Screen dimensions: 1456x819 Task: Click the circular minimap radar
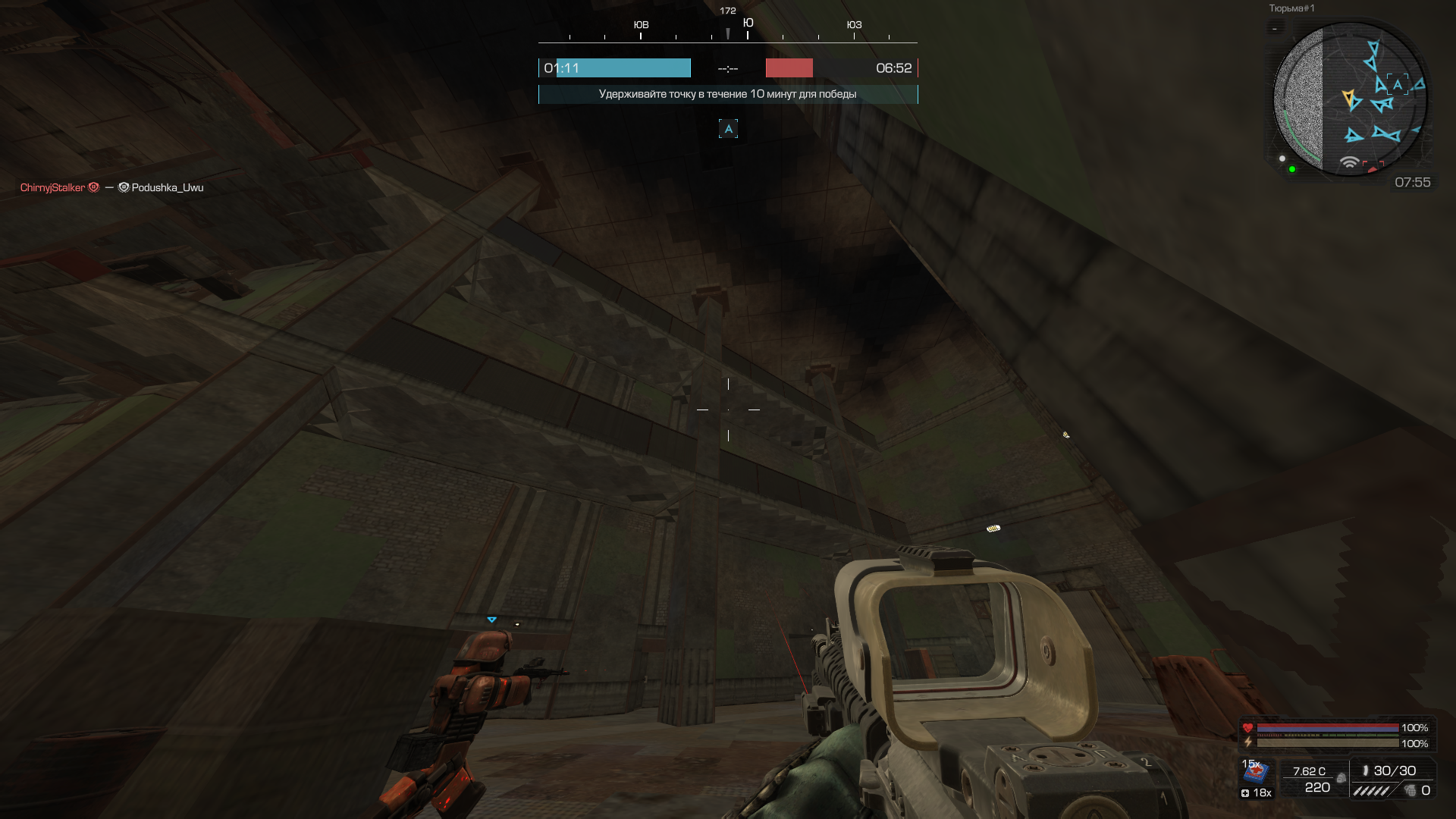pyautogui.click(x=1350, y=99)
